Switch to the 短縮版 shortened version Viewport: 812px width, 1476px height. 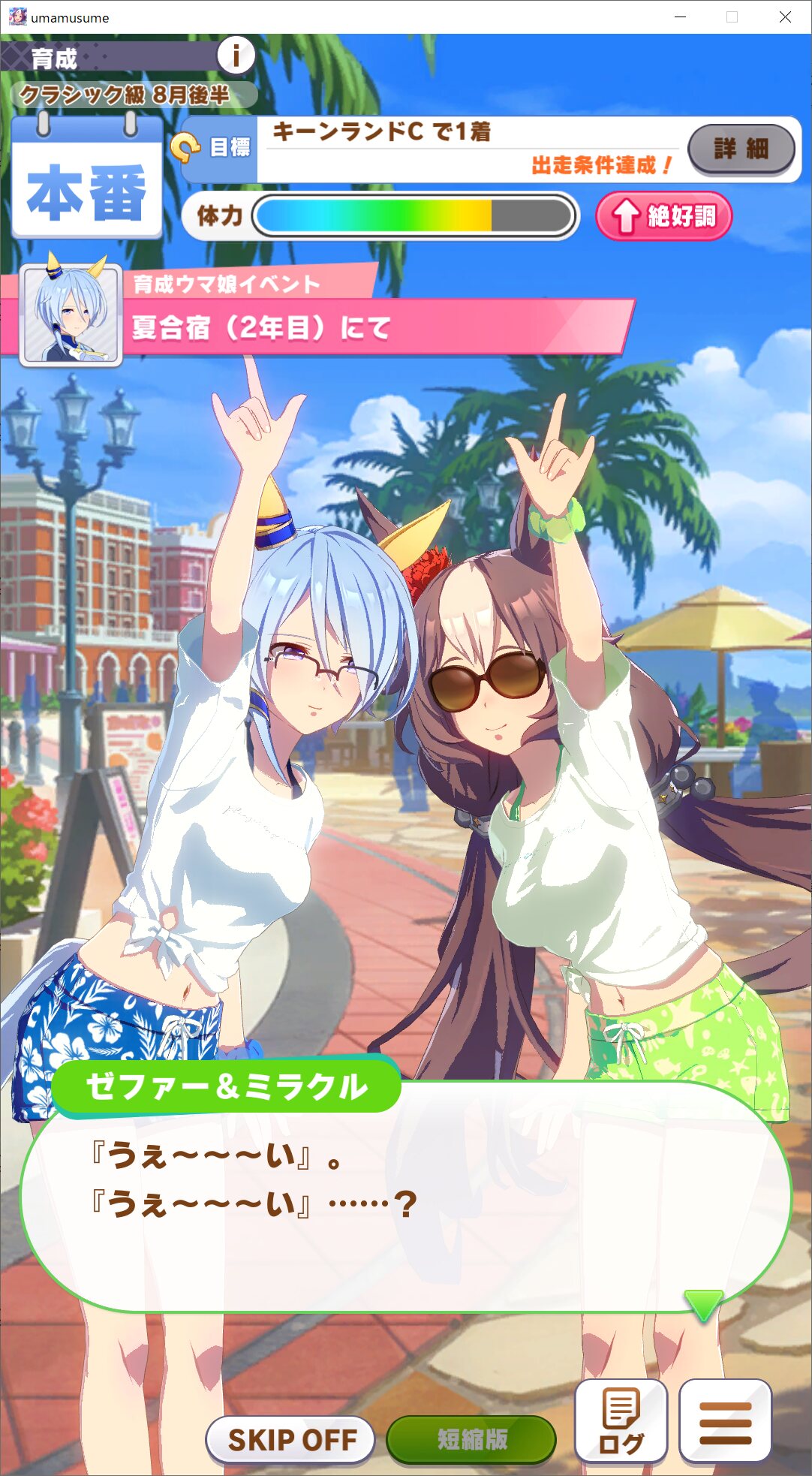pos(471,1439)
